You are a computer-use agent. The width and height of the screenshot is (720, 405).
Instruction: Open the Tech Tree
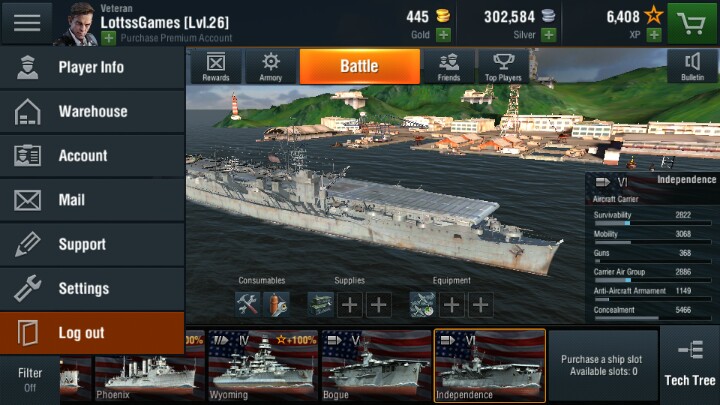pyautogui.click(x=690, y=364)
